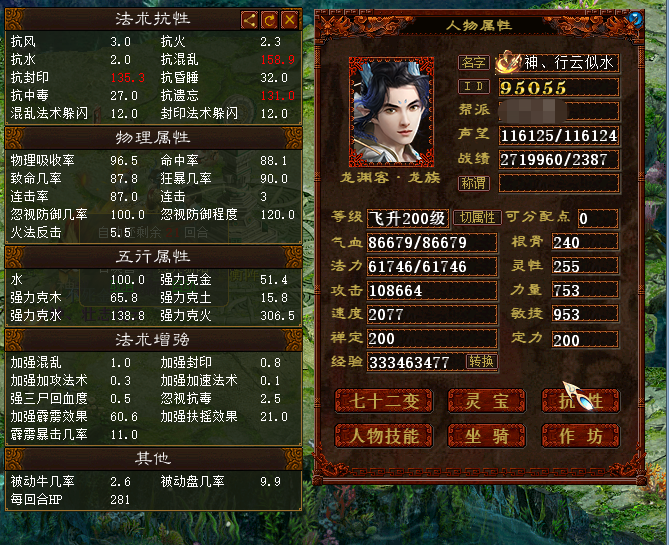Click the 切属性 switch attributes button
Viewport: 669px width, 545px height.
(x=478, y=218)
